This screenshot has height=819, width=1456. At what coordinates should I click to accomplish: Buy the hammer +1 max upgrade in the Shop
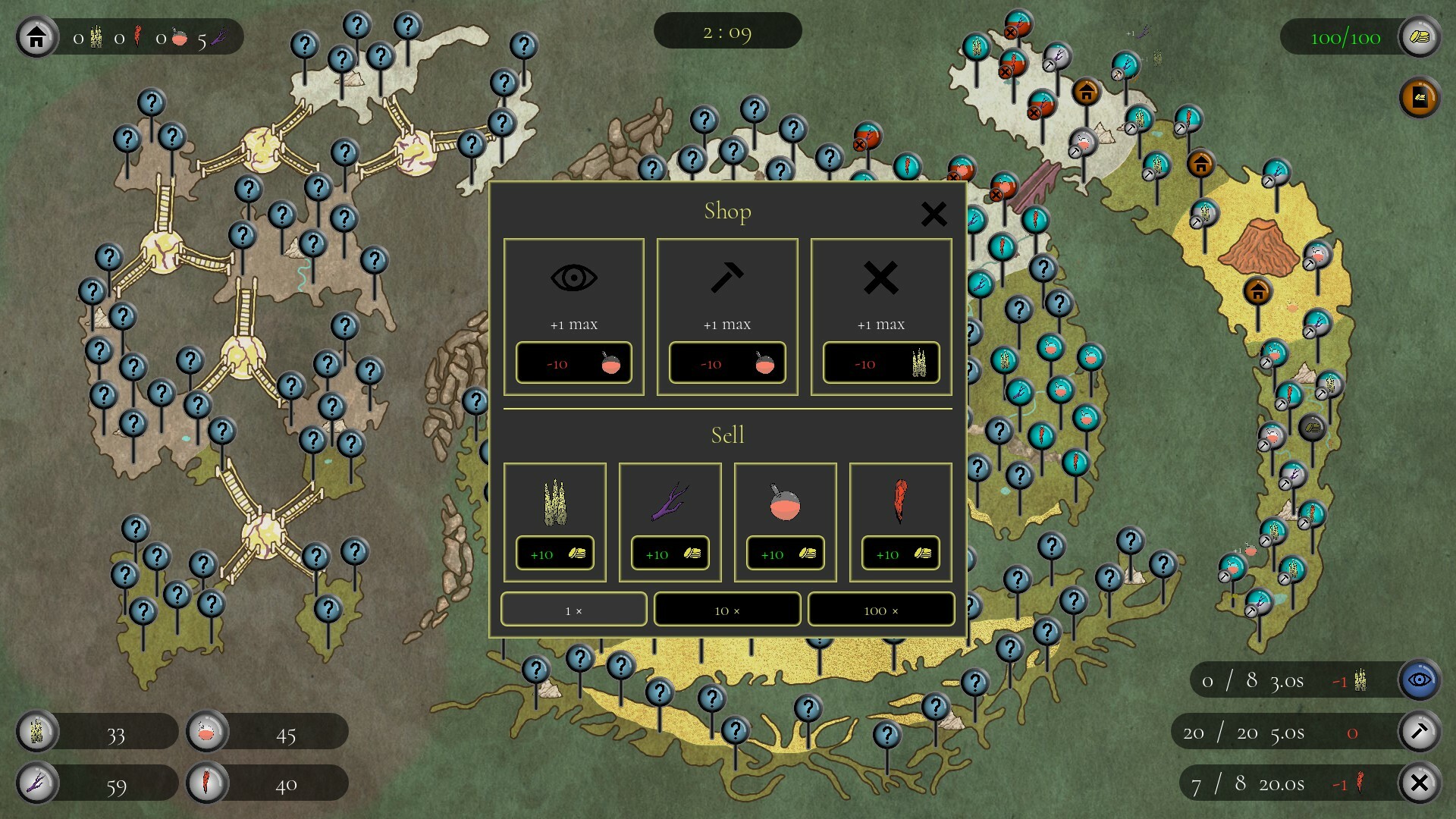(x=726, y=362)
